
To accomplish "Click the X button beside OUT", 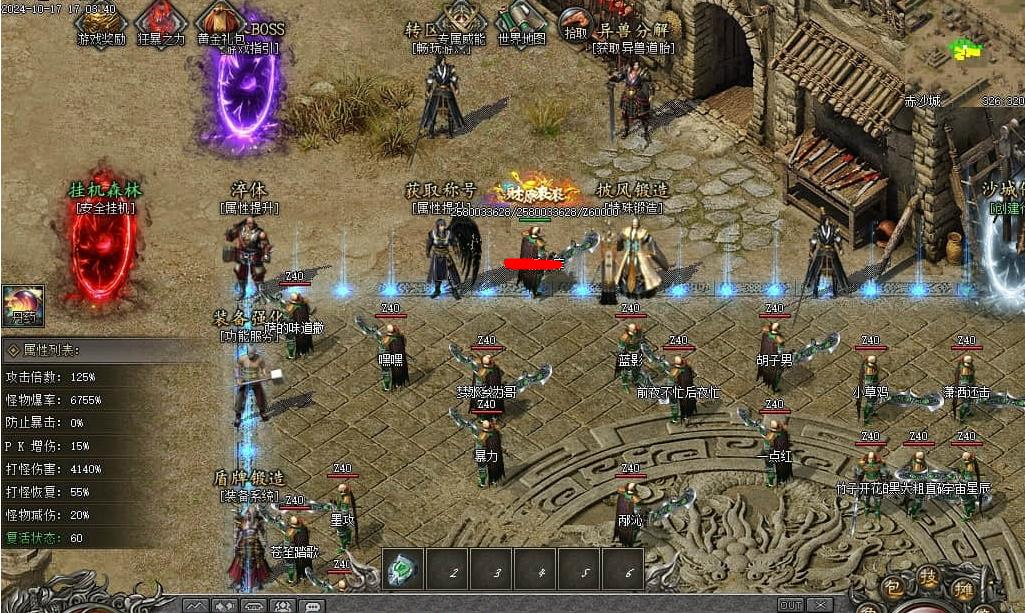I will [x=818, y=605].
